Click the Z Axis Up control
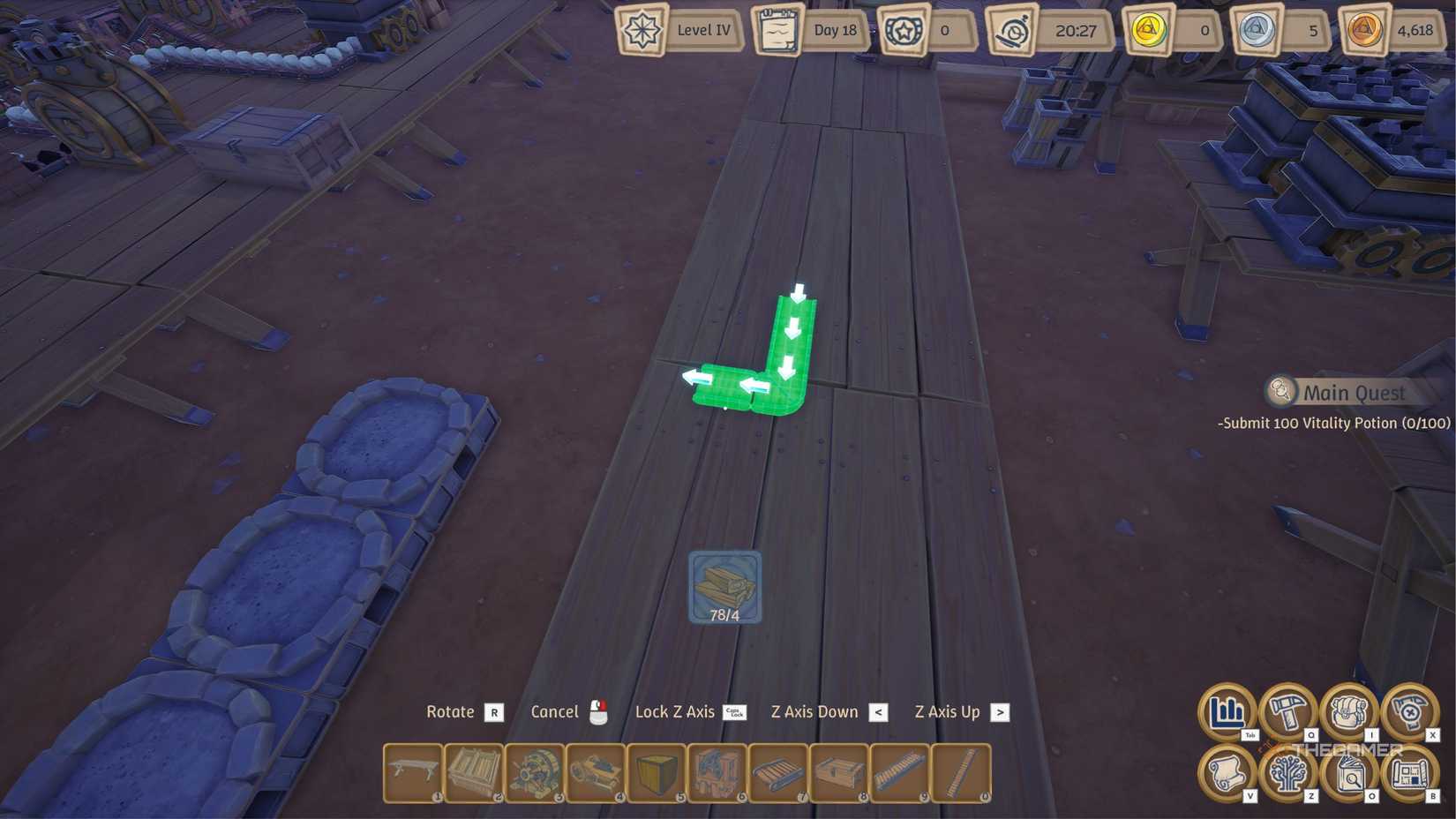Viewport: 1456px width, 819px height. click(x=946, y=711)
